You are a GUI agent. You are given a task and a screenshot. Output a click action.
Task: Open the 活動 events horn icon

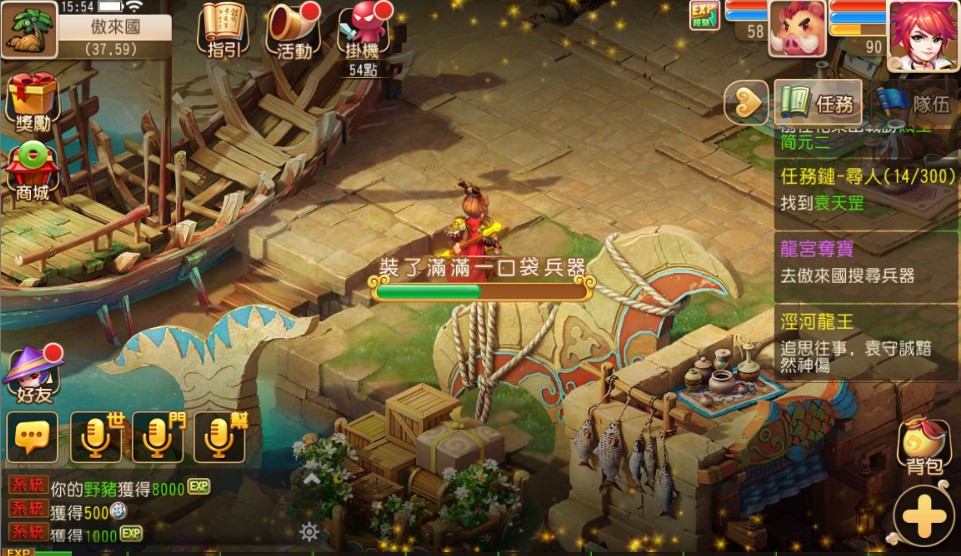click(293, 30)
